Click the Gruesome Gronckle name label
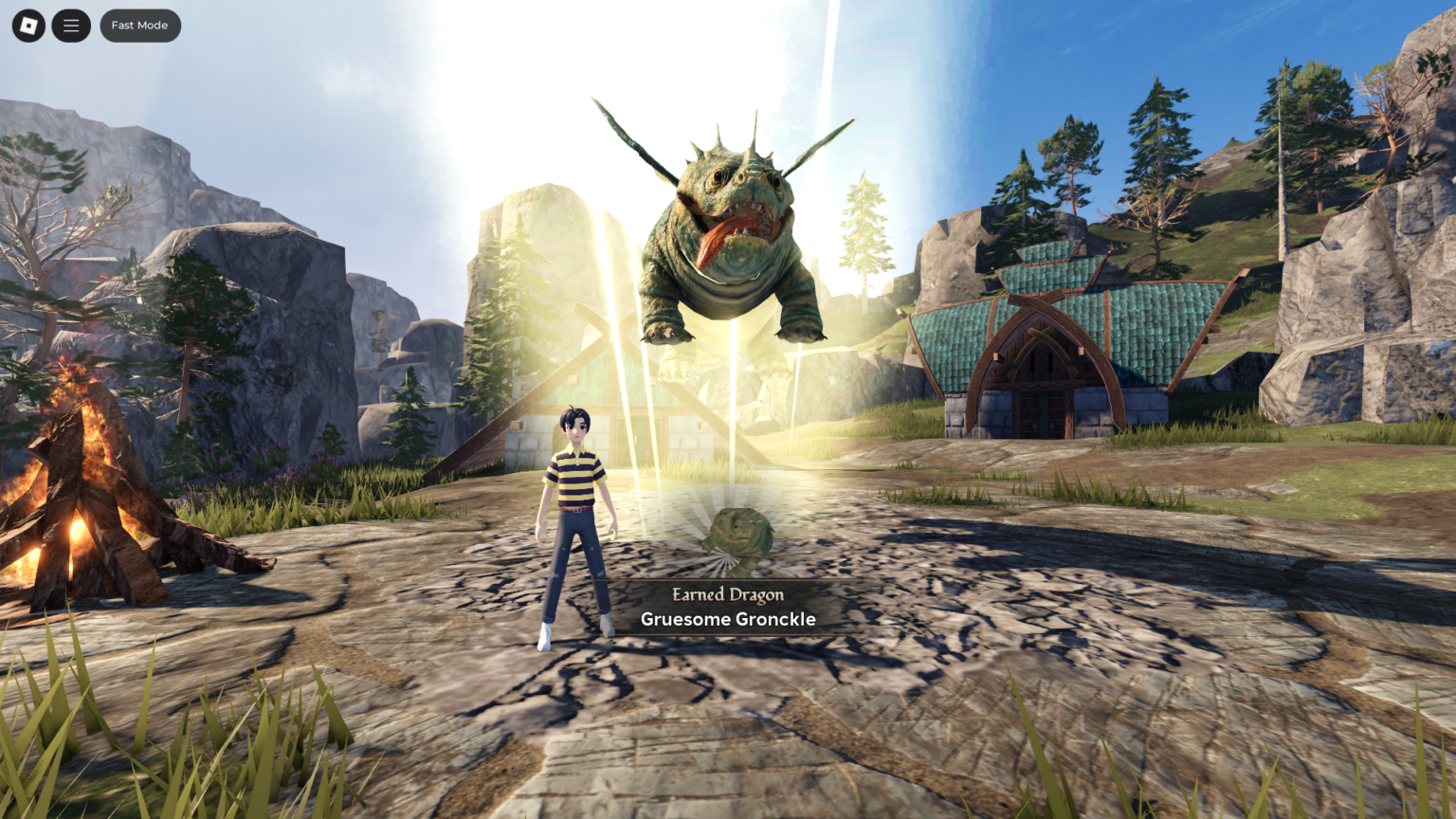The height and width of the screenshot is (819, 1456). coord(727,619)
